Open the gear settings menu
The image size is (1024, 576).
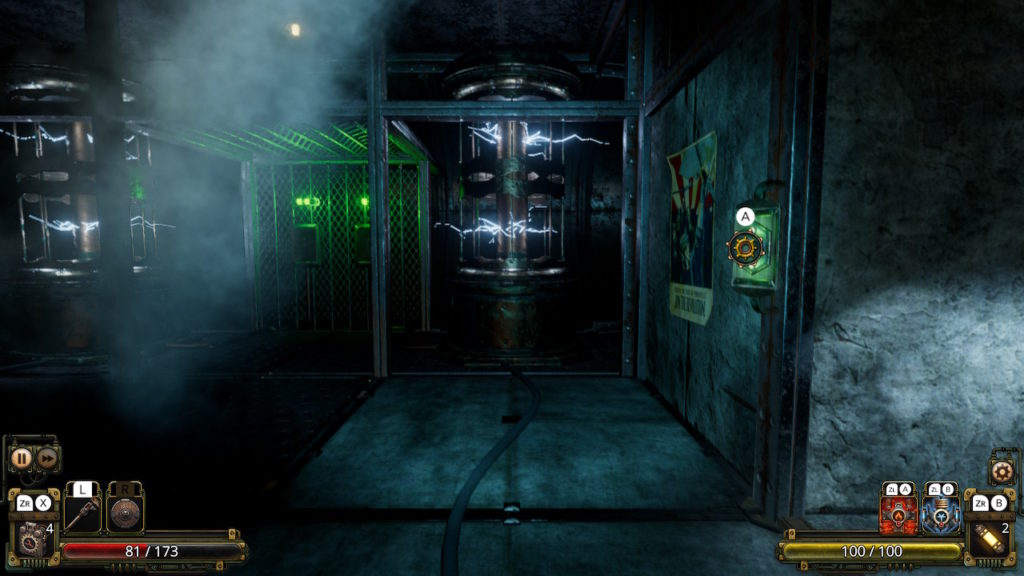point(1001,470)
